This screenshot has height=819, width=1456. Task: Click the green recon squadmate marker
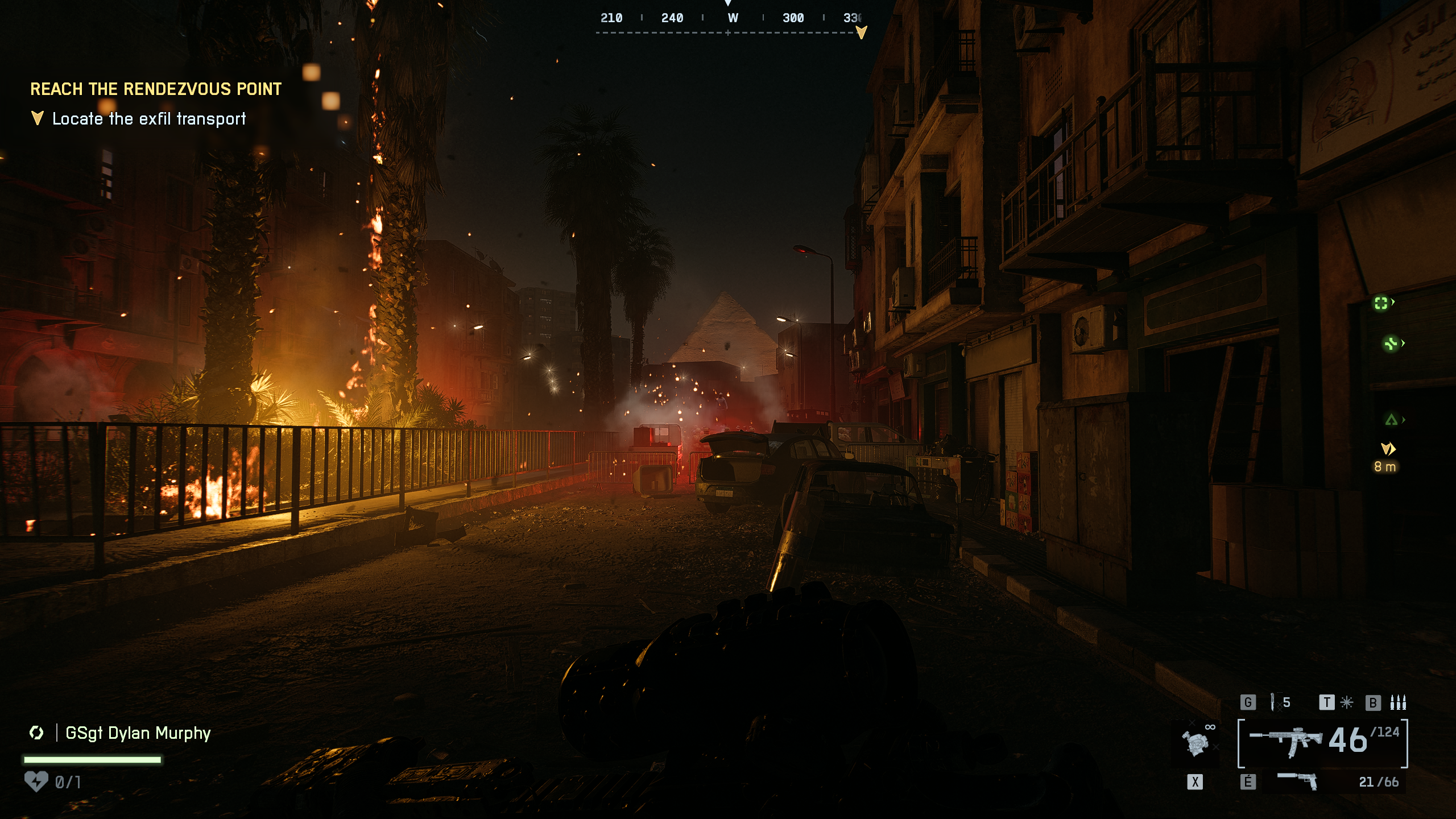point(1381,303)
